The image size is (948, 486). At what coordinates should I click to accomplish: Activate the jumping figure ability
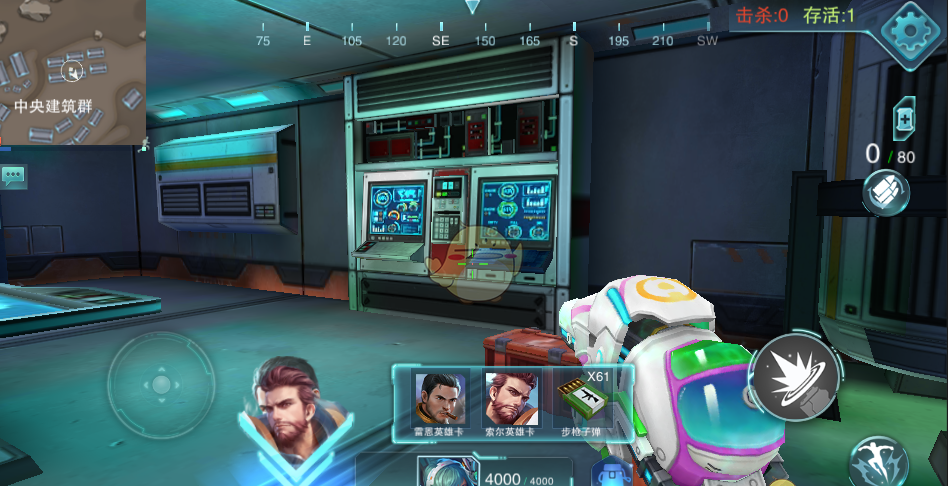877,464
